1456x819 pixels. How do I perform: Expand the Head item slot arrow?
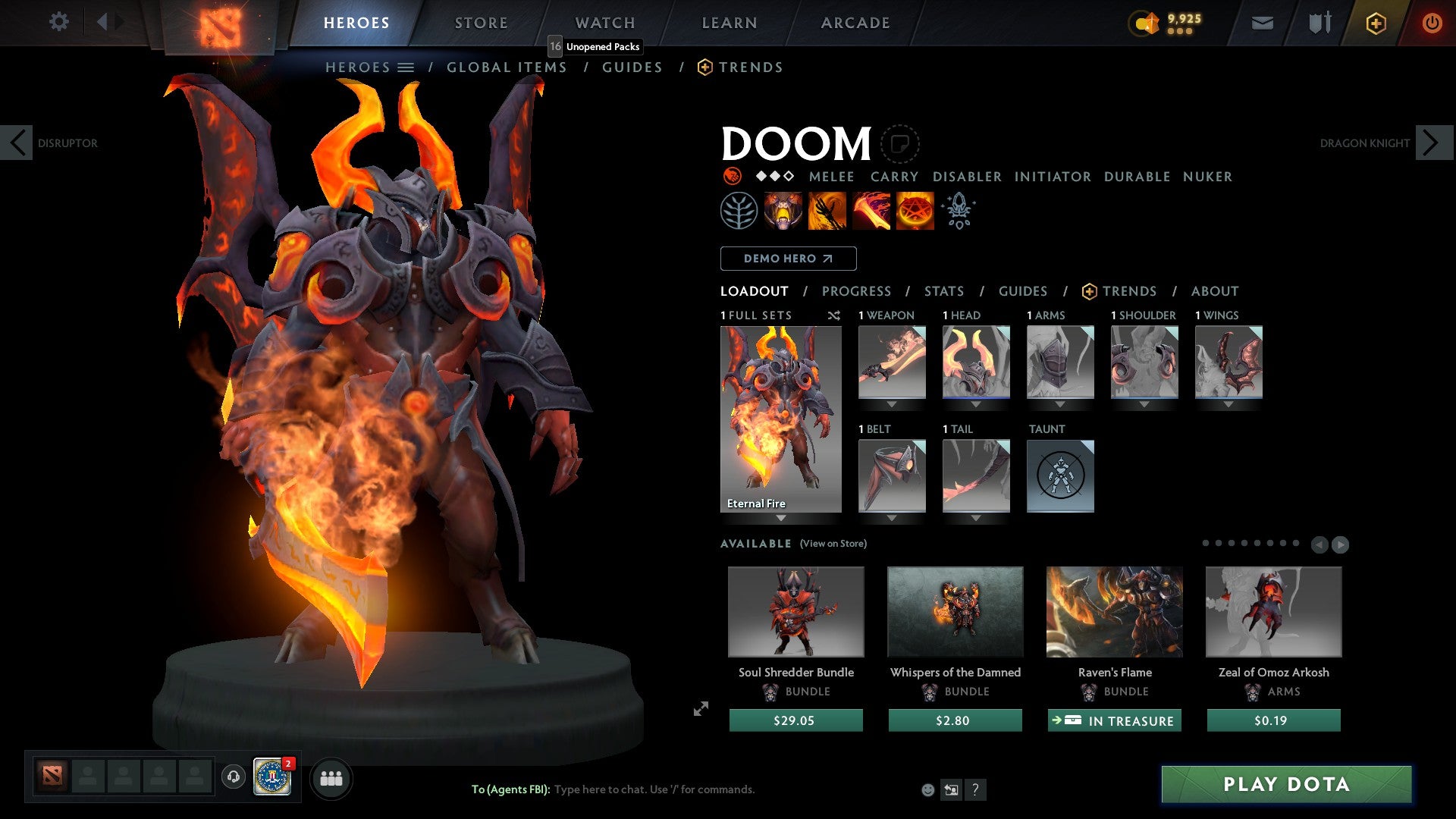tap(975, 404)
